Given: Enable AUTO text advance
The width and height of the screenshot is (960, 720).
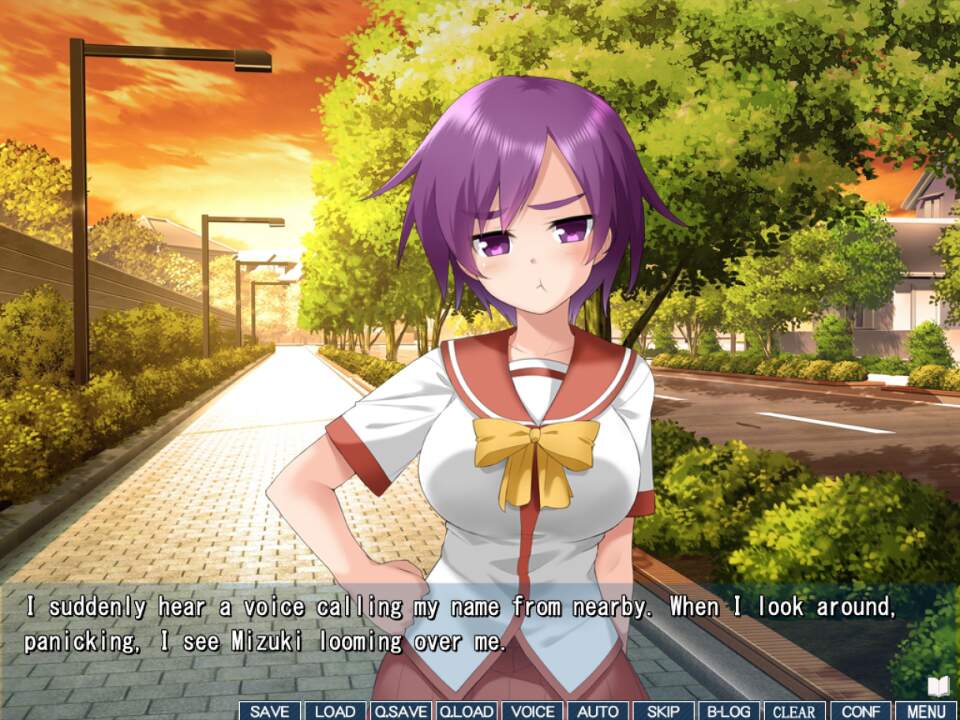Looking at the screenshot, I should [x=598, y=711].
